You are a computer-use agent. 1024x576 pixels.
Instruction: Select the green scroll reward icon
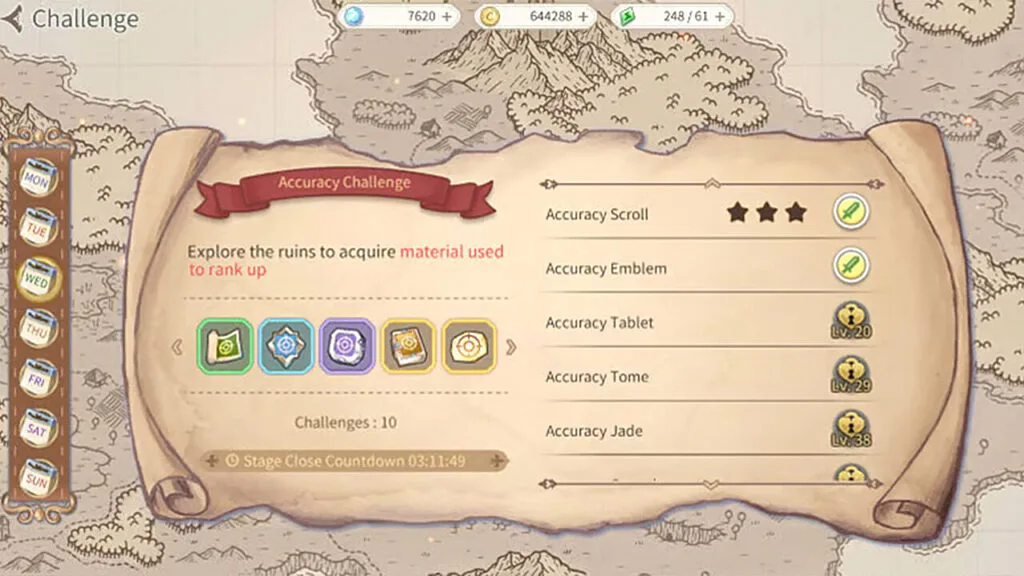[224, 347]
